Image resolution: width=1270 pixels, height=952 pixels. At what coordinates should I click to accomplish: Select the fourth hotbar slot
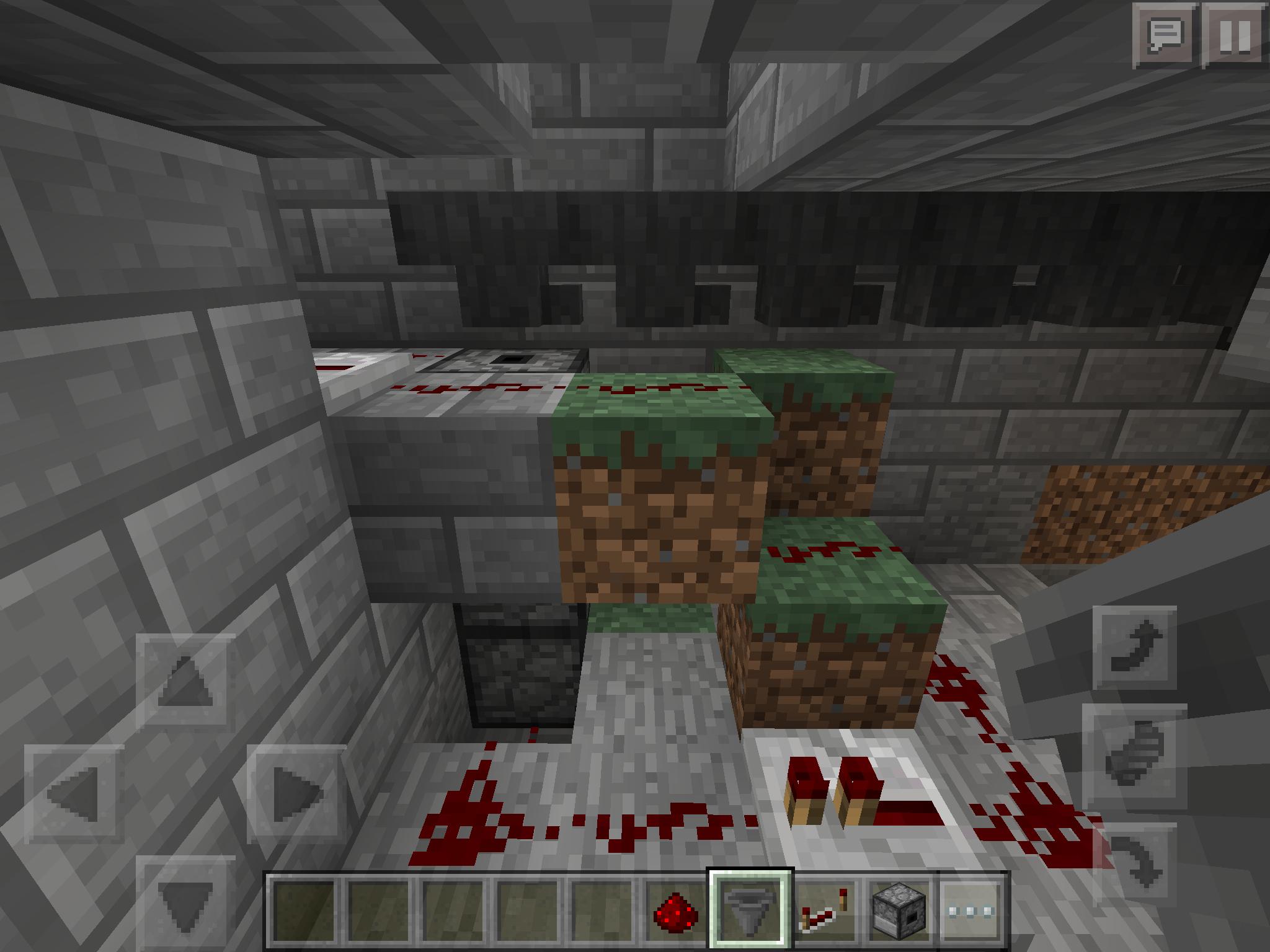525,915
